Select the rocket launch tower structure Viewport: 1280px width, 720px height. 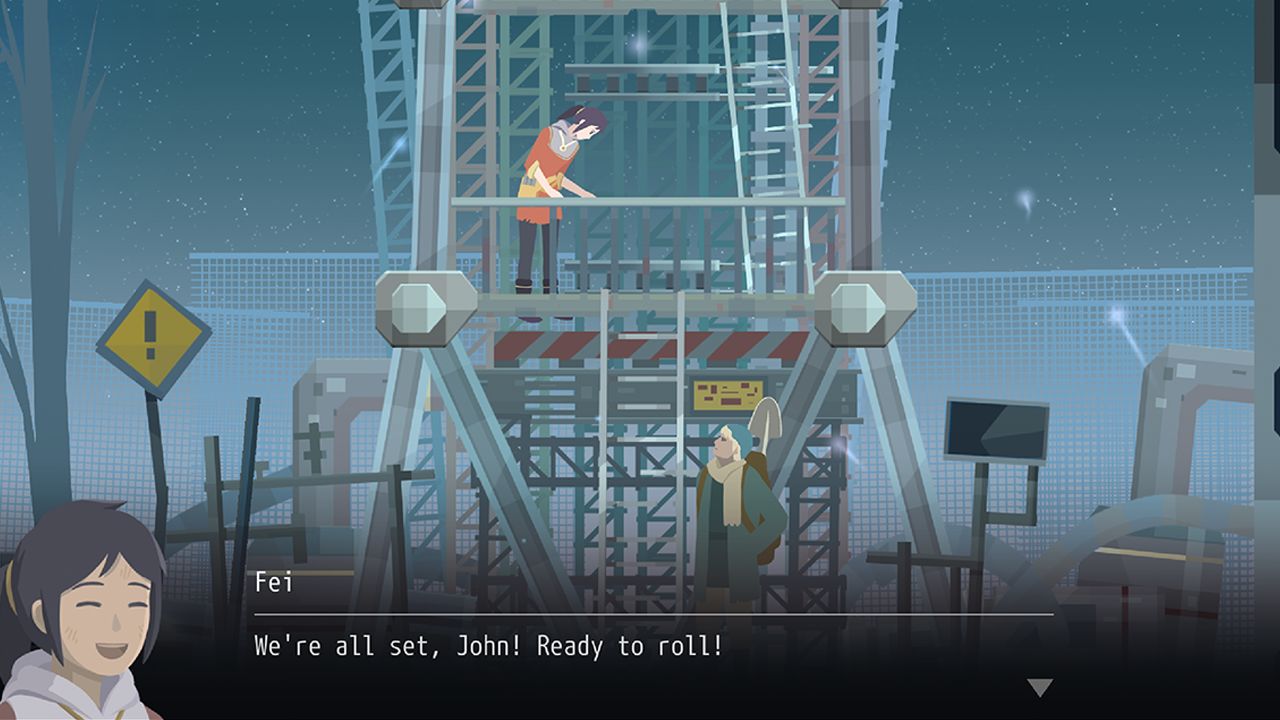point(640,120)
